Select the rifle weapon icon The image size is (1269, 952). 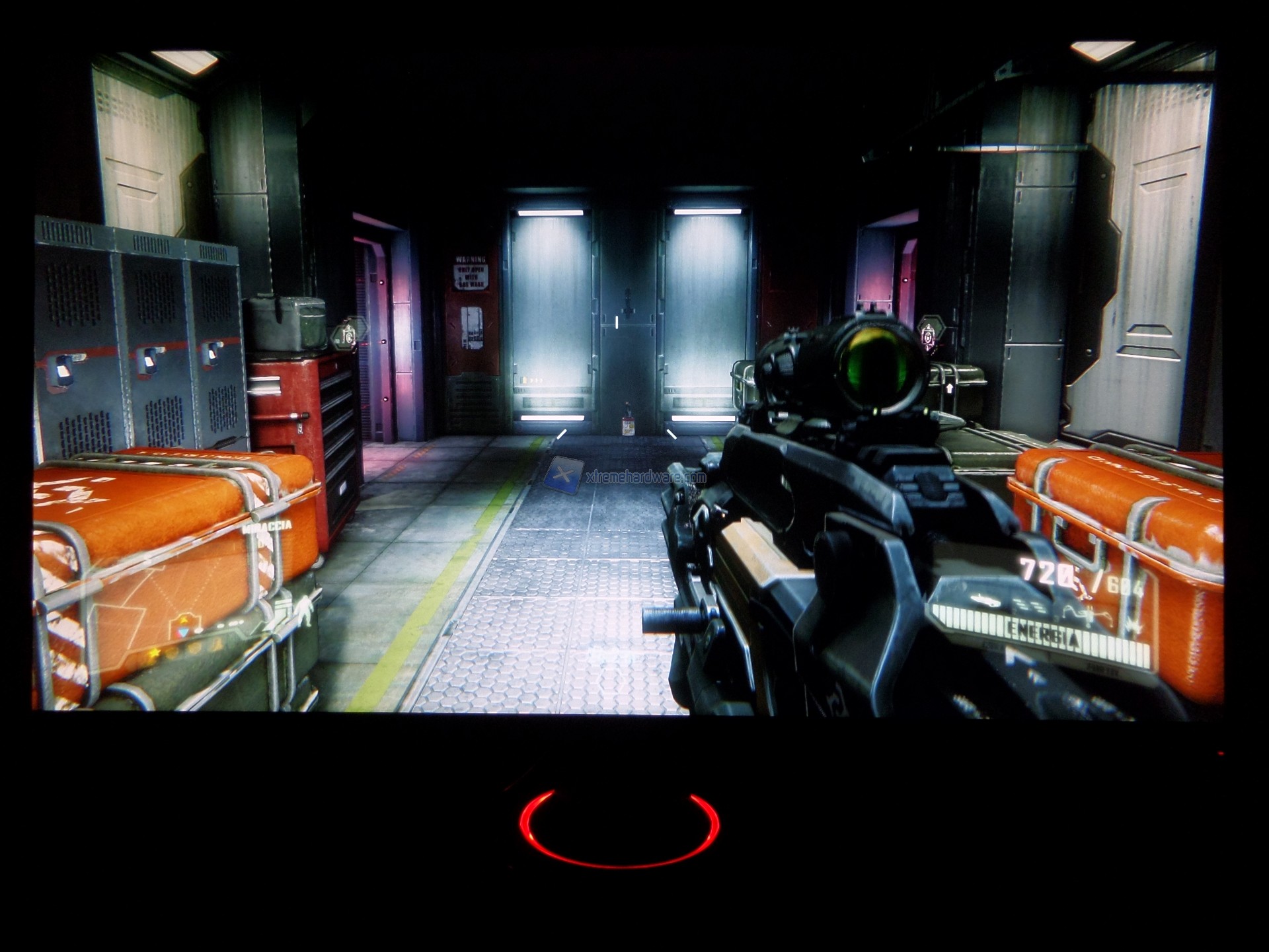pyautogui.click(x=986, y=600)
